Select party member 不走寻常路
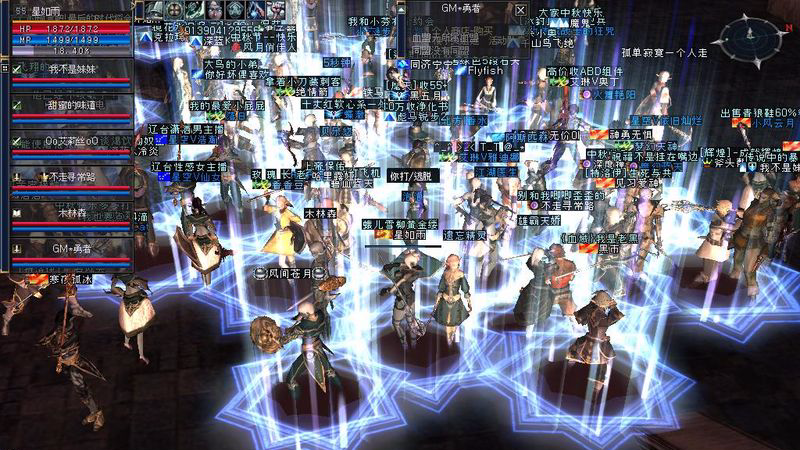This screenshot has height=450, width=800. click(x=72, y=177)
